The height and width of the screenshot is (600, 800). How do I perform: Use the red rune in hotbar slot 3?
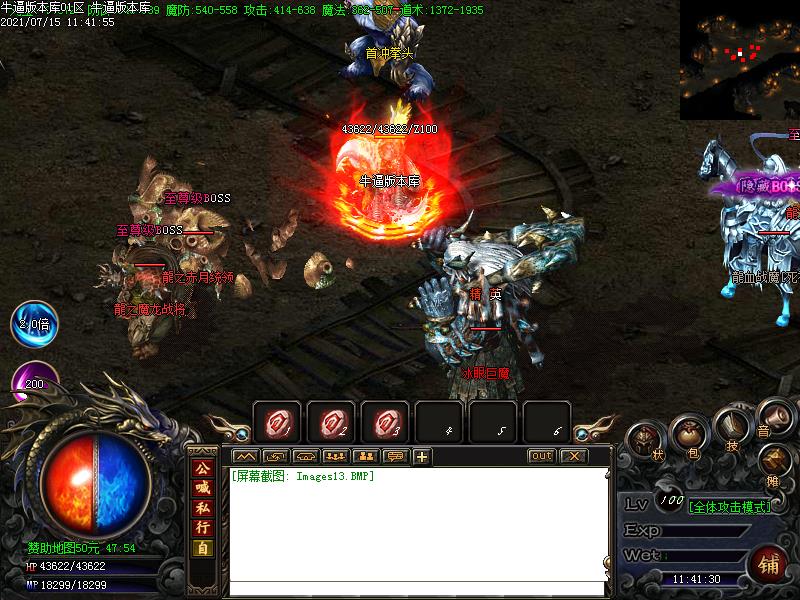384,423
